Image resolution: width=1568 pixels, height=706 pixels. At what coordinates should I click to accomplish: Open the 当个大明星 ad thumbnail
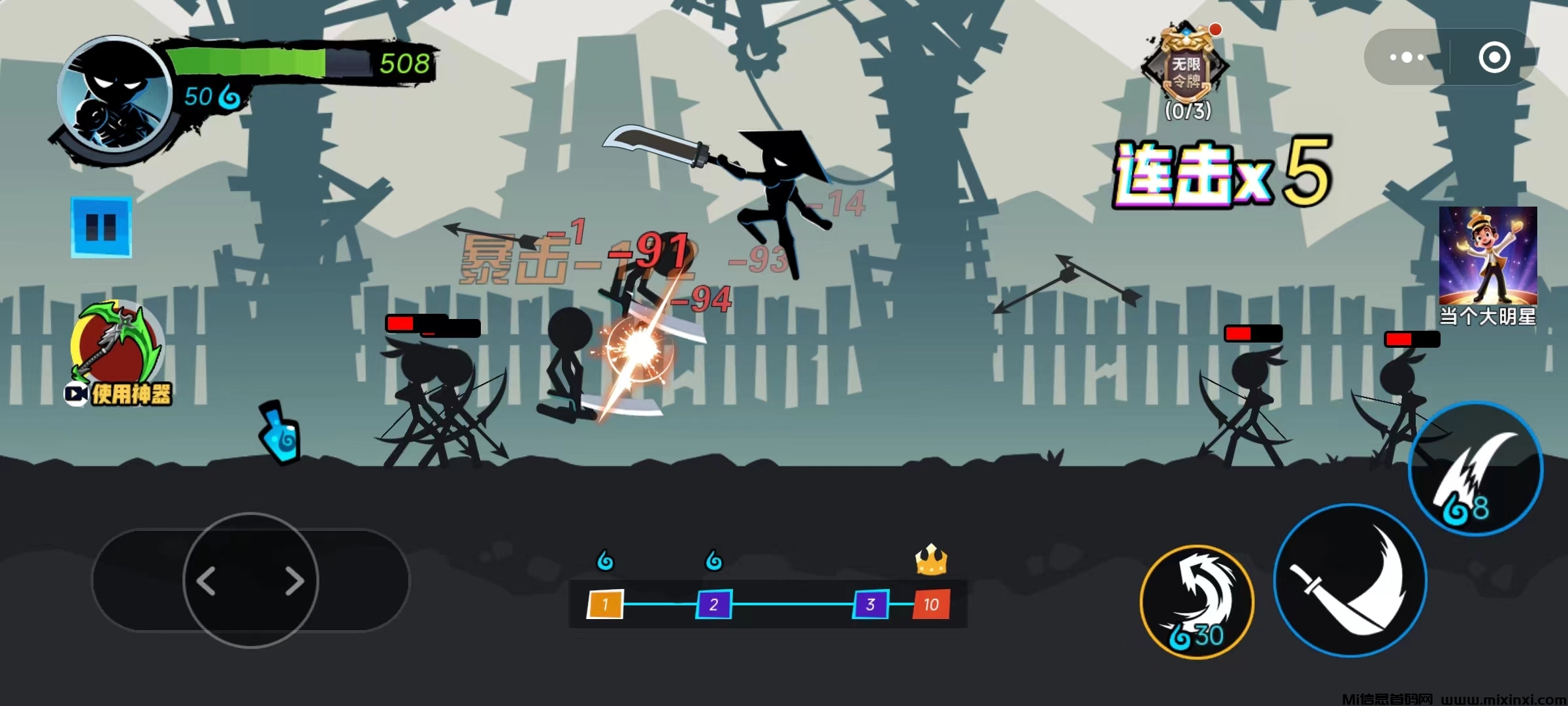(x=1488, y=265)
